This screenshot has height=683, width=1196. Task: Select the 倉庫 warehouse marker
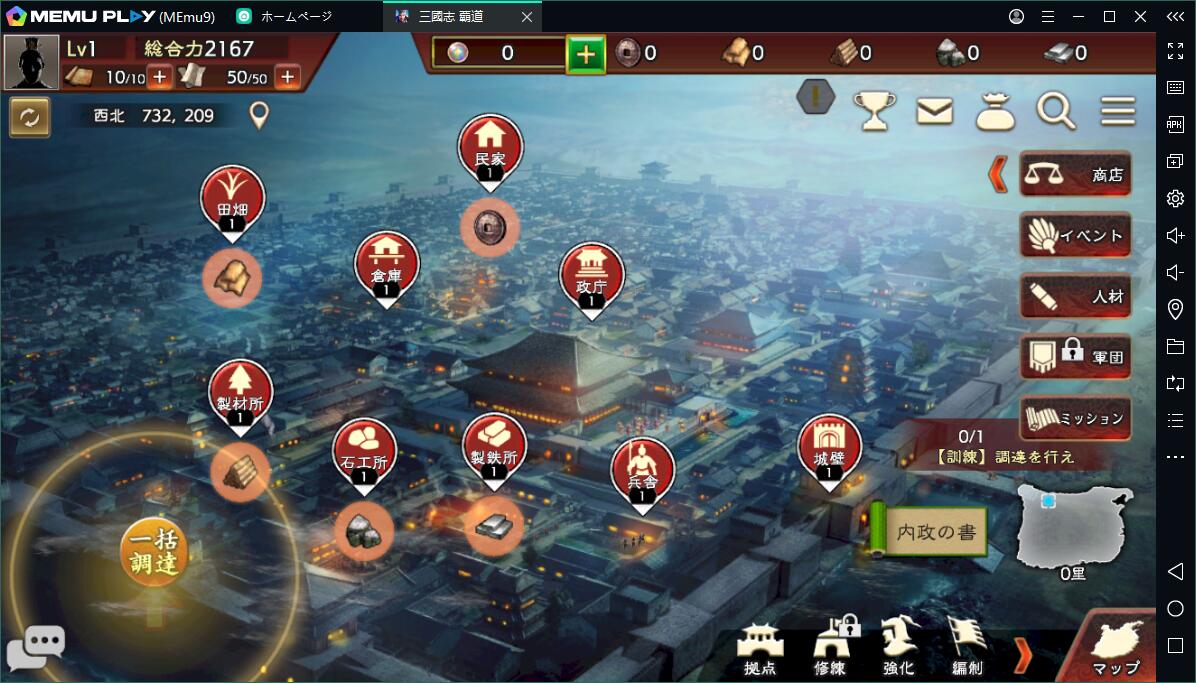coord(386,266)
